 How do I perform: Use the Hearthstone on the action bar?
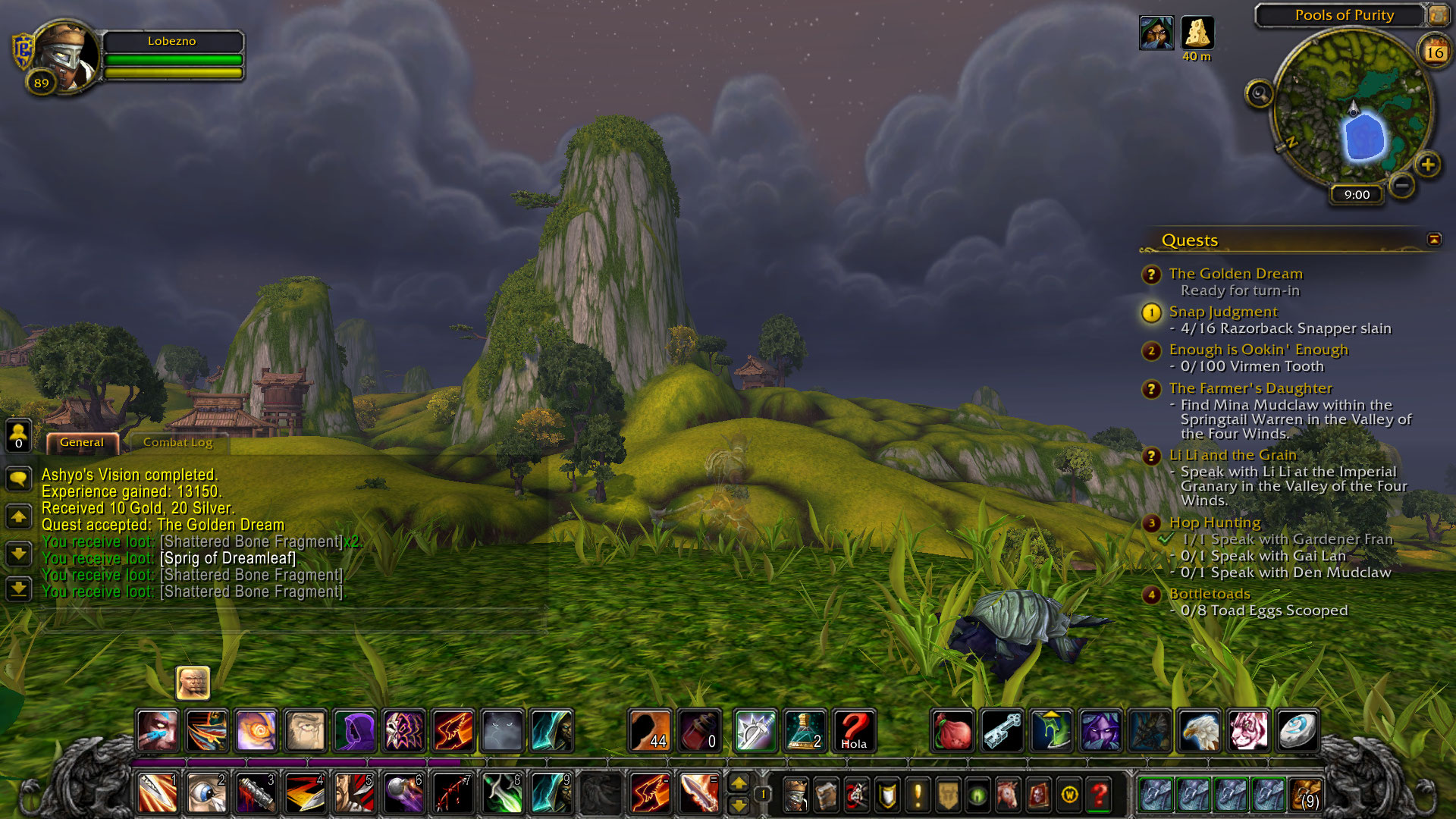point(1297,731)
